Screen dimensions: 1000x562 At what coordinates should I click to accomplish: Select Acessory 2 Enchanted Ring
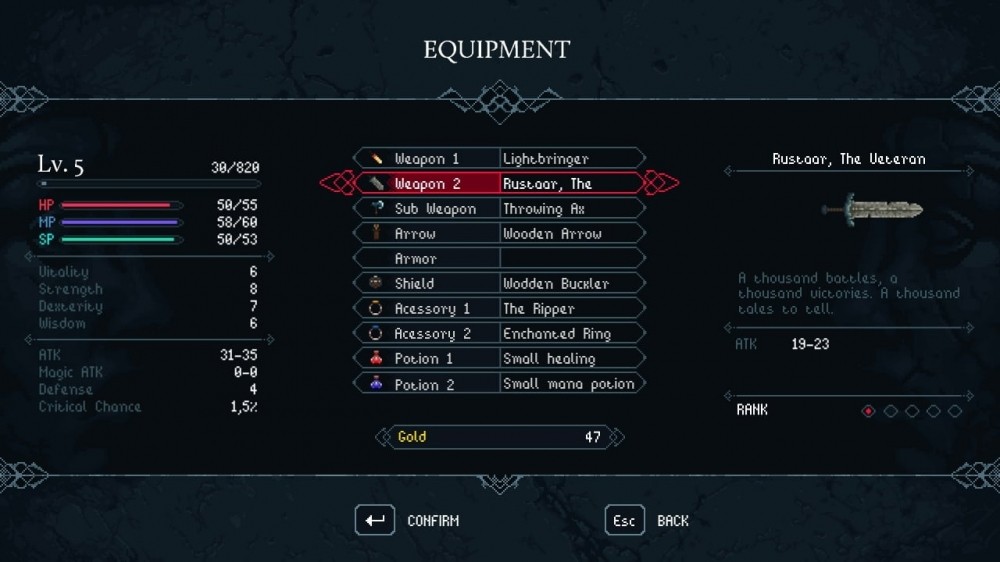pyautogui.click(x=499, y=333)
